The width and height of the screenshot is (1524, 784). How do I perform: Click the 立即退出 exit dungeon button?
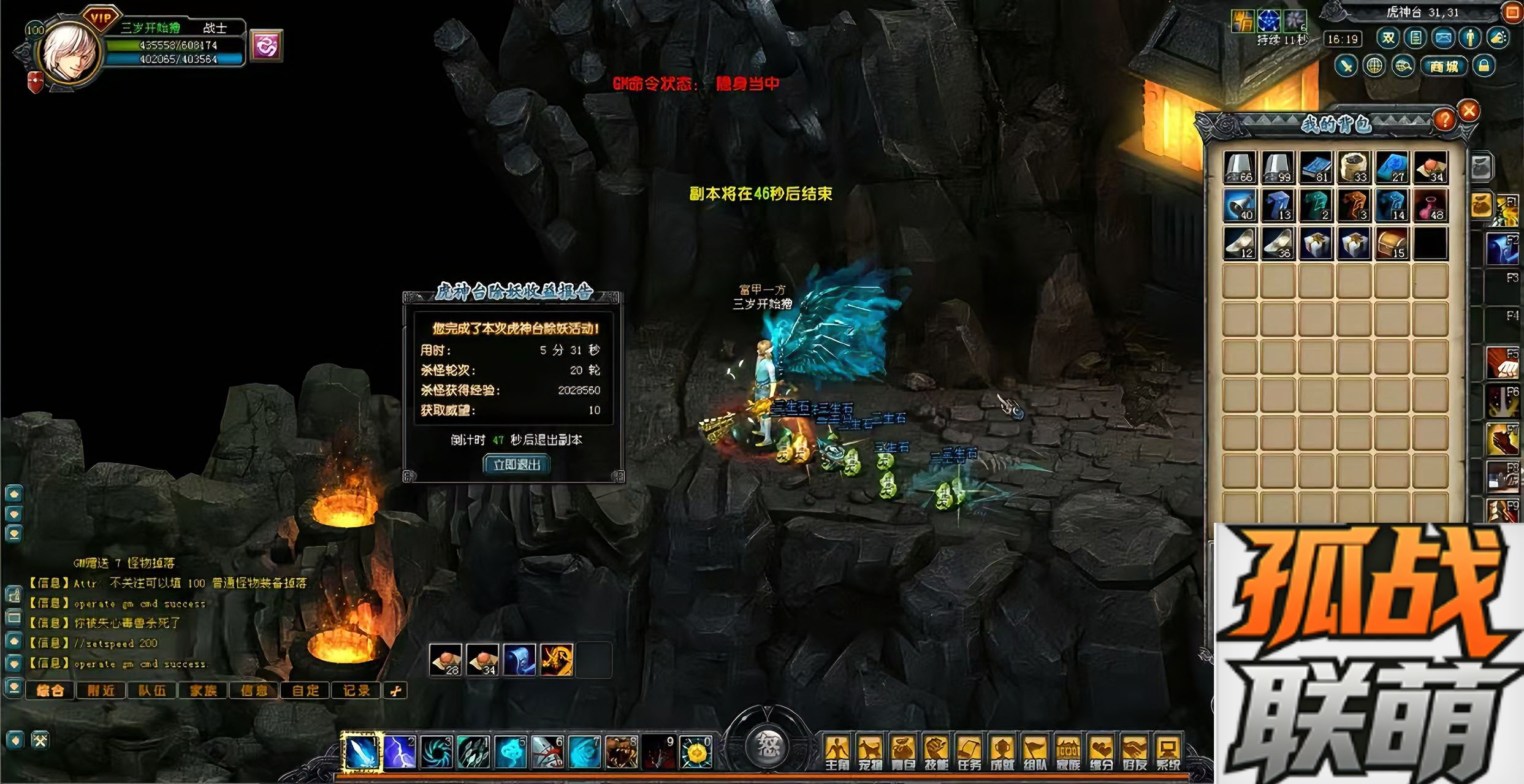point(516,464)
